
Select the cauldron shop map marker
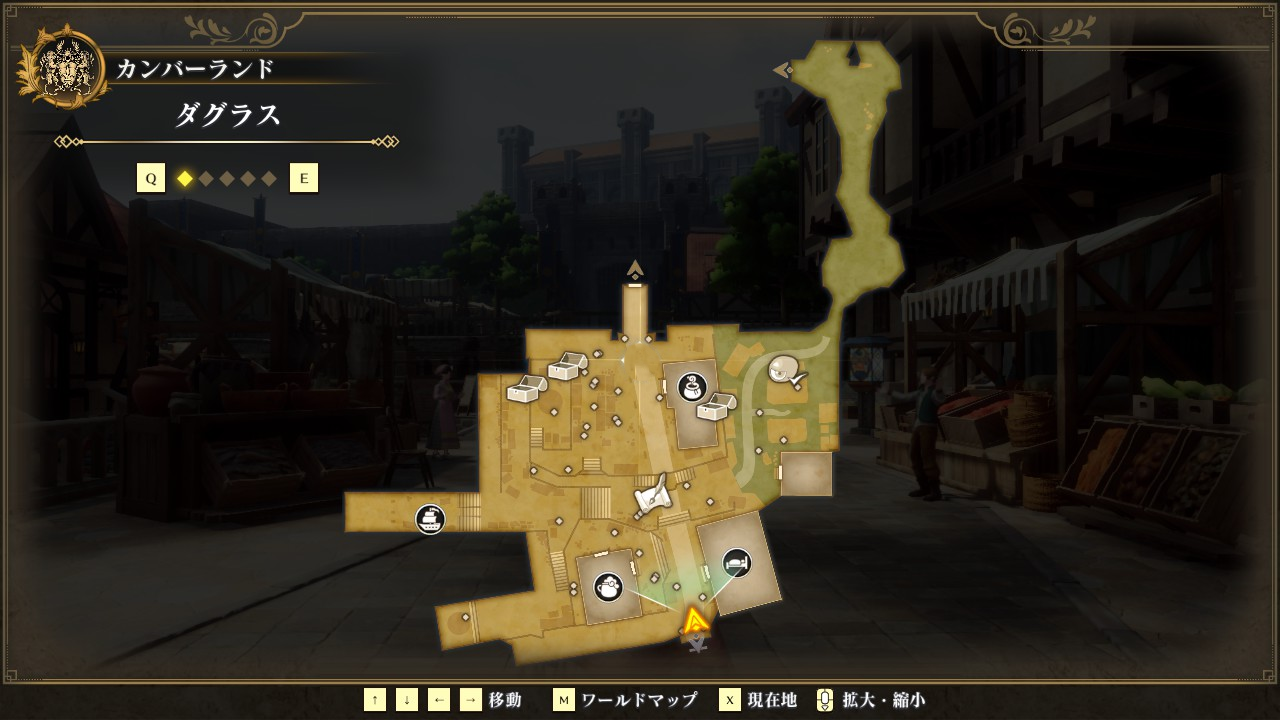point(608,587)
